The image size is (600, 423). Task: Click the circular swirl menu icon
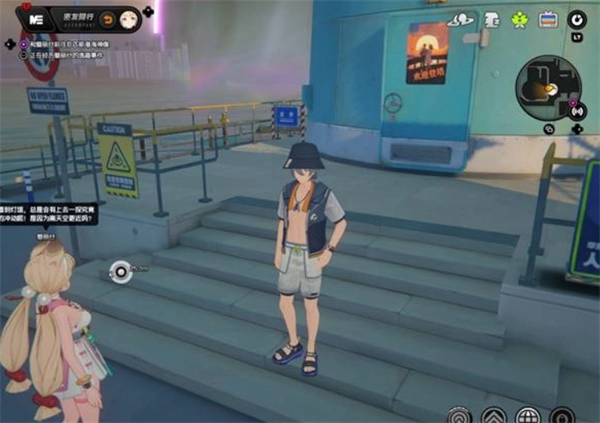pyautogui.click(x=577, y=19)
